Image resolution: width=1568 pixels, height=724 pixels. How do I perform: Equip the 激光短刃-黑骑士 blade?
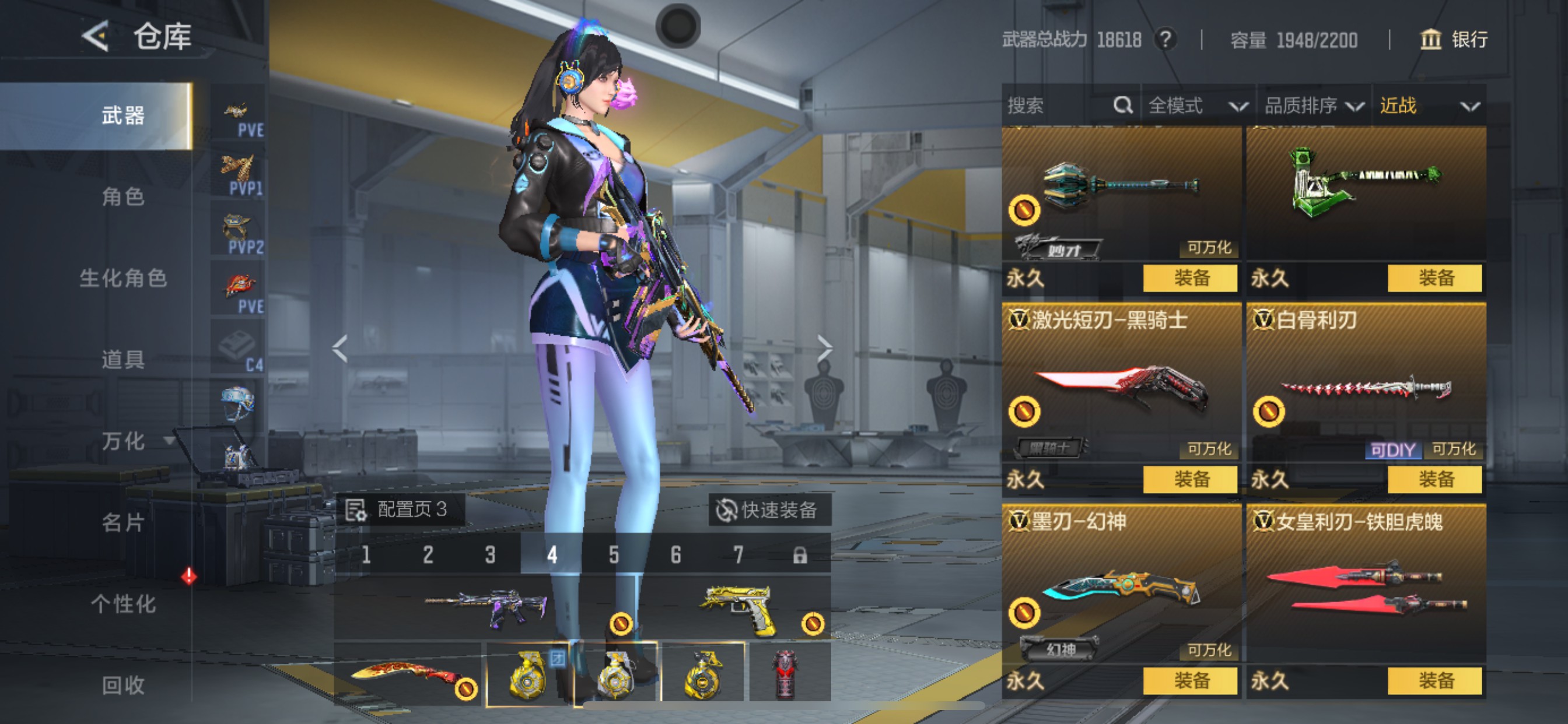coord(1190,479)
